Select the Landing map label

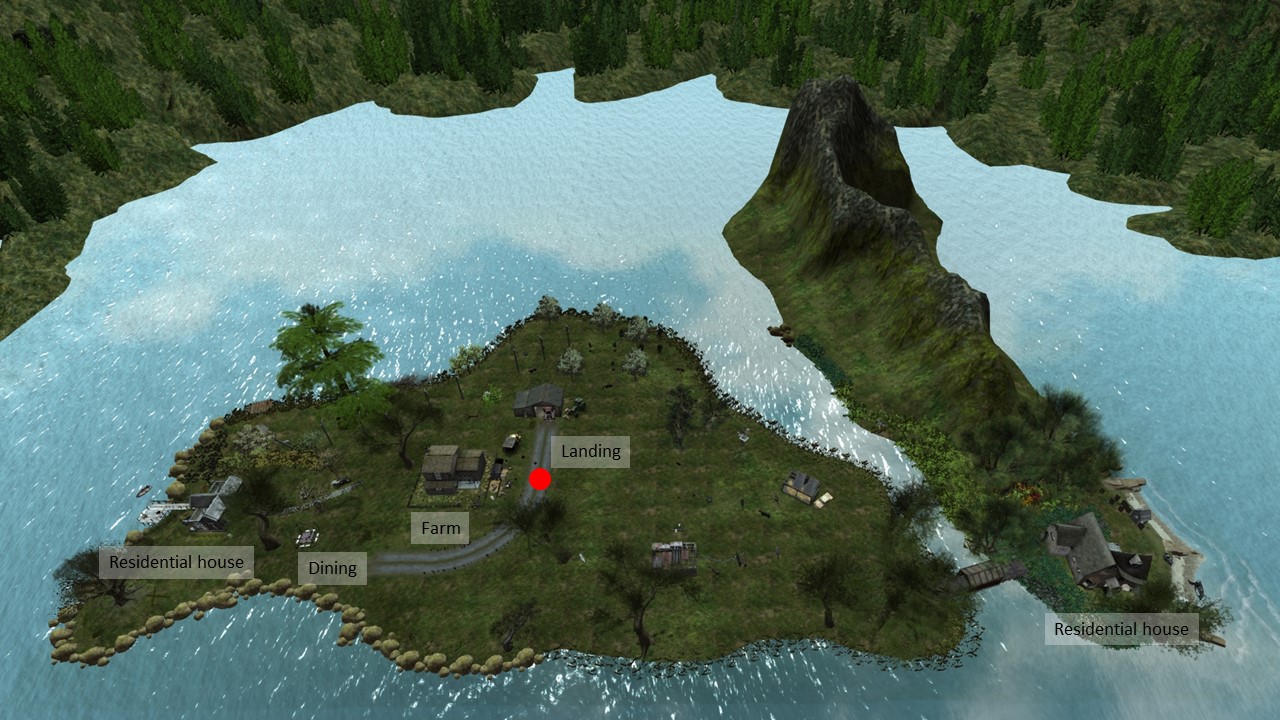pos(590,452)
